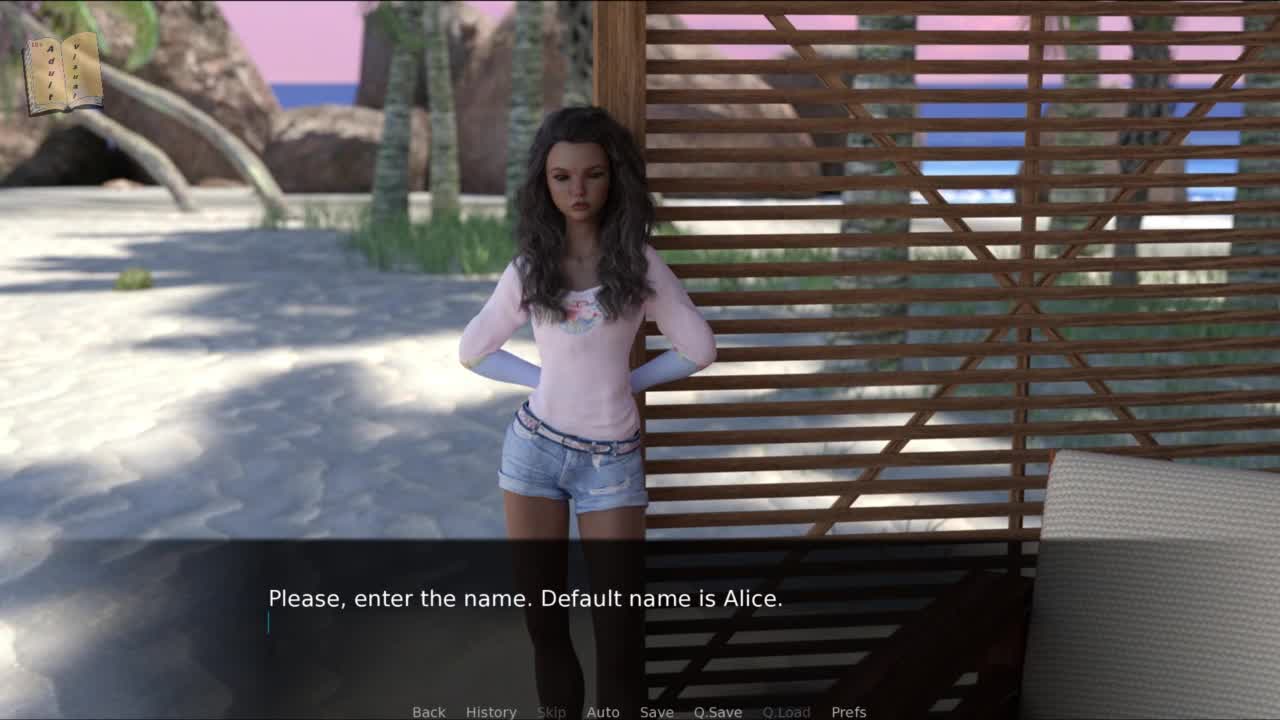Image resolution: width=1280 pixels, height=720 pixels.
Task: Open the book icon in the corner
Action: coord(63,73)
